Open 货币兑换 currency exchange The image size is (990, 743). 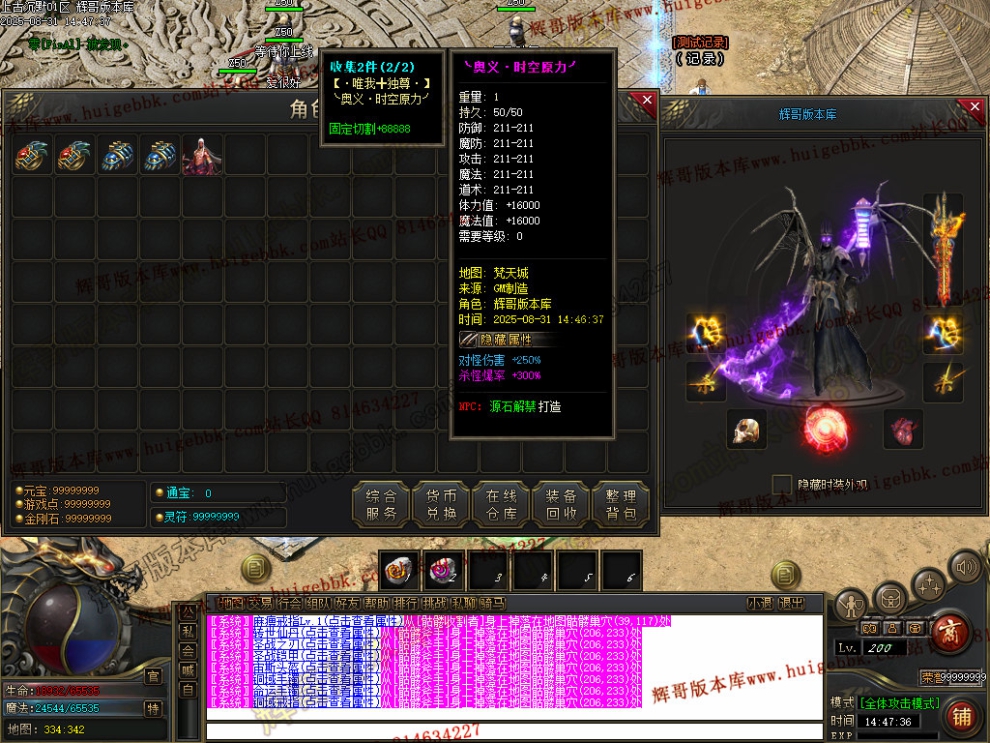(441, 505)
